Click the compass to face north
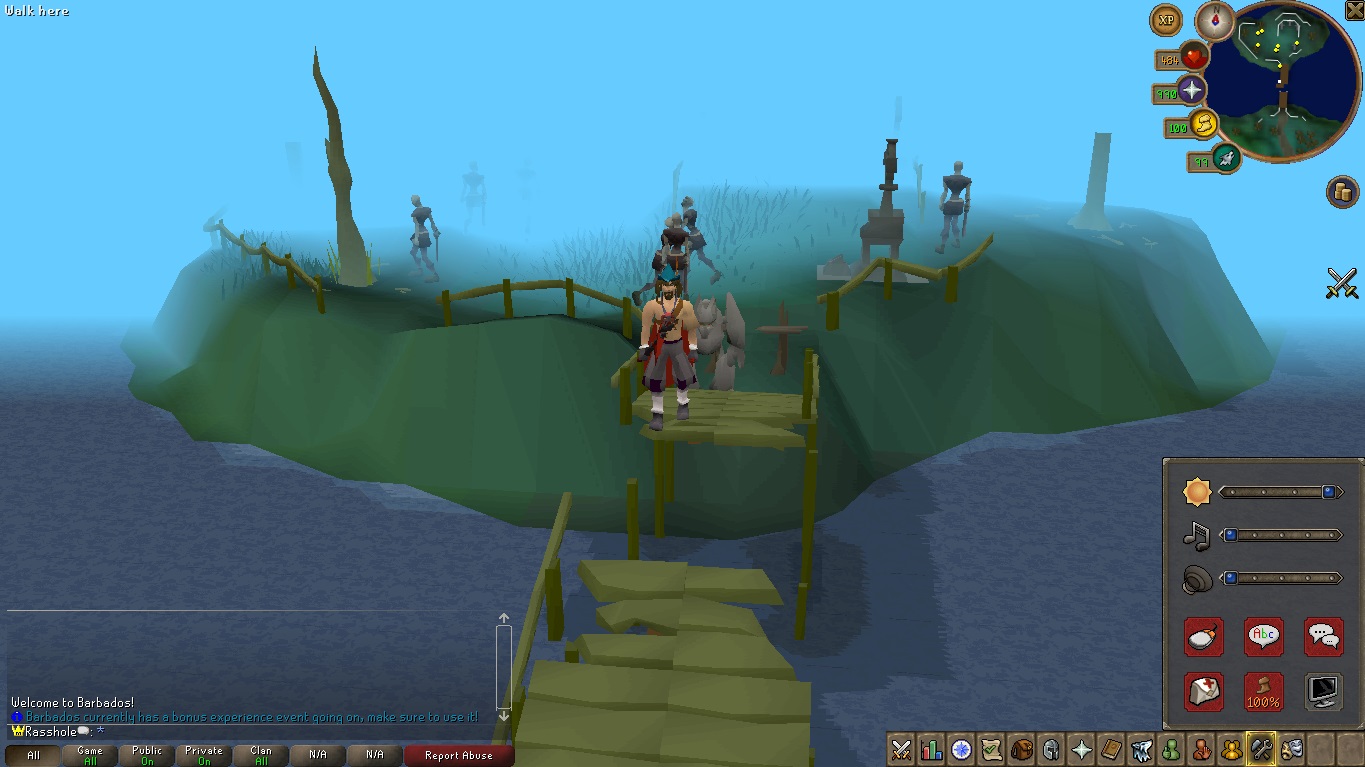Viewport: 1365px width, 767px height. point(1215,20)
